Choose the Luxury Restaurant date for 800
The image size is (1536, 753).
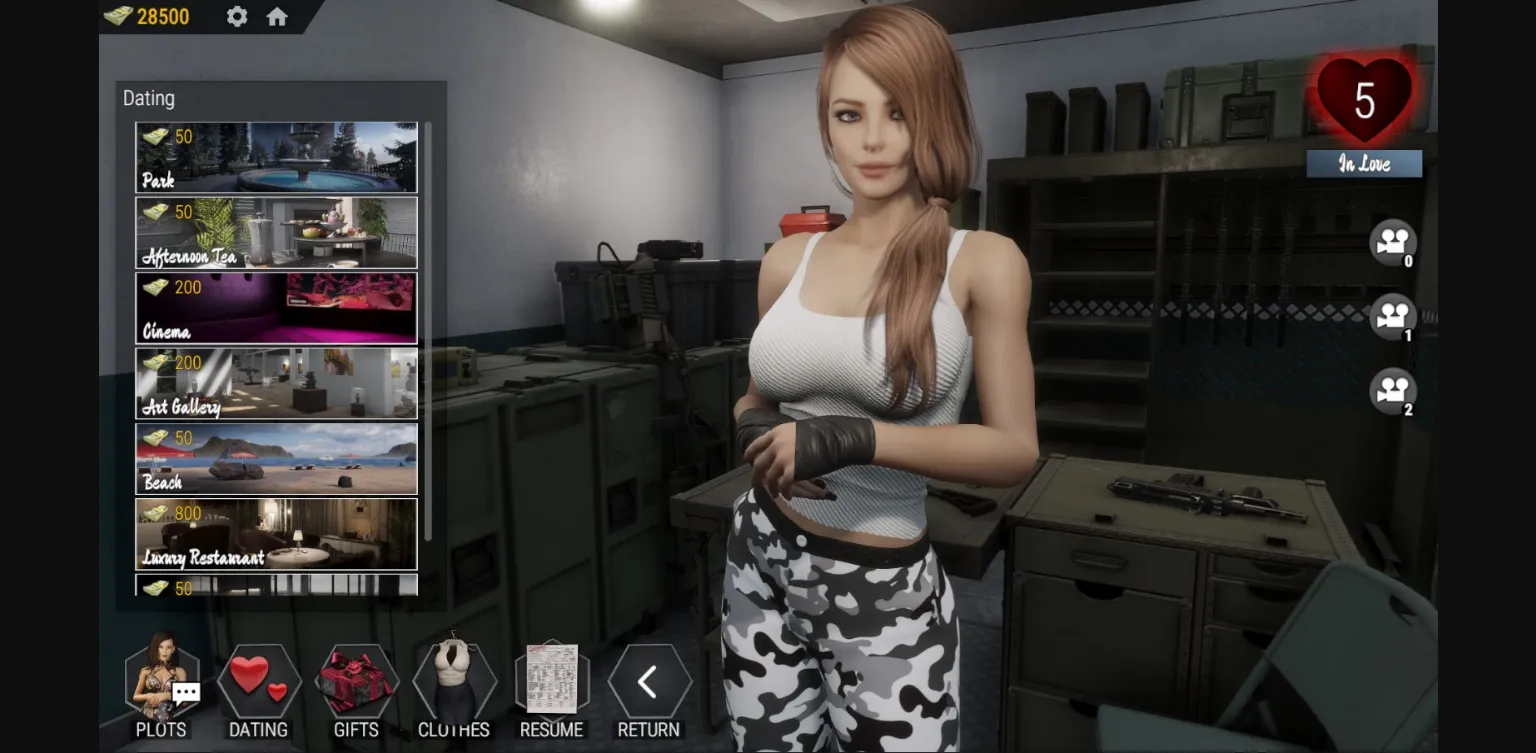click(x=276, y=533)
